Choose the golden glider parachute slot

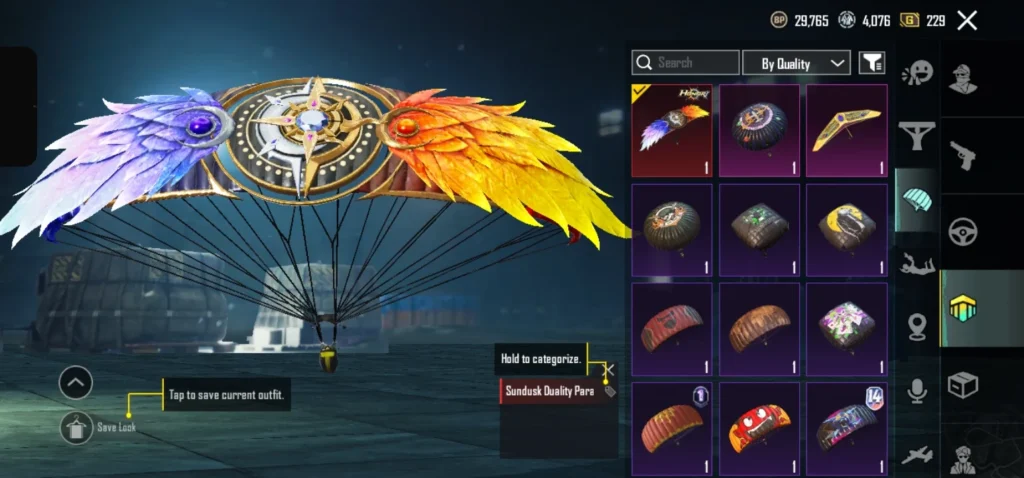coord(846,130)
